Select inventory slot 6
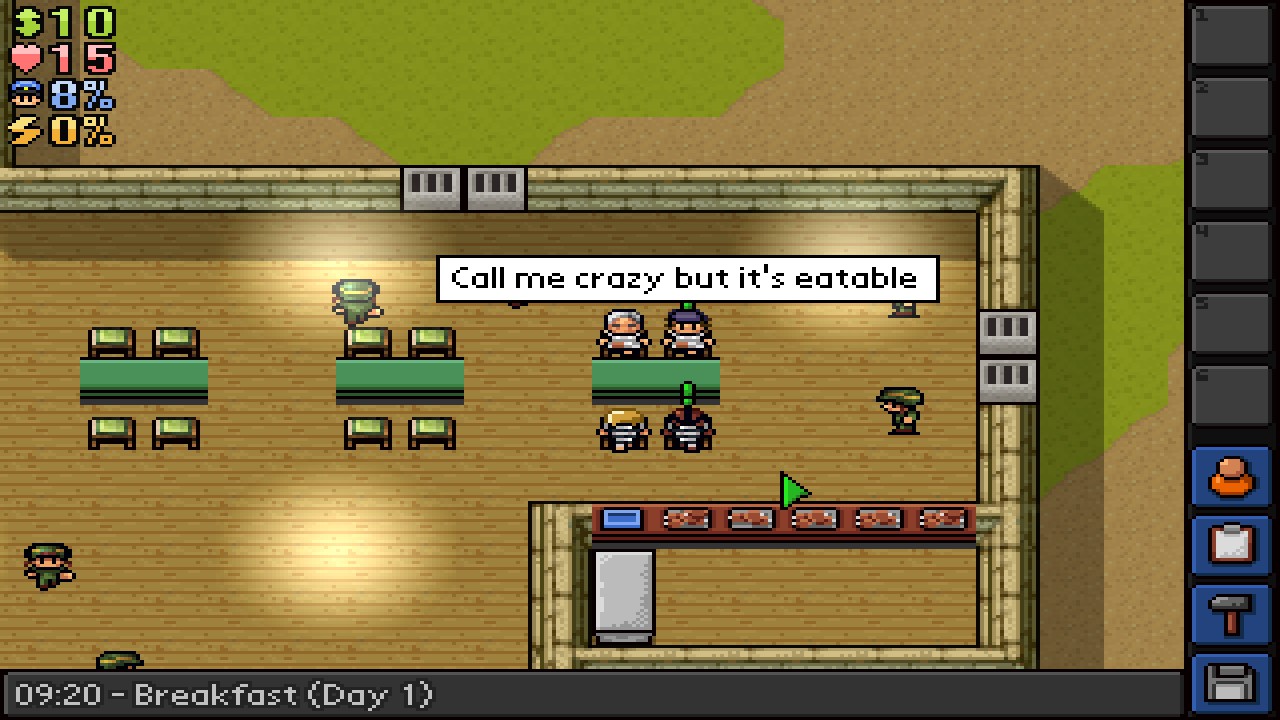Image resolution: width=1280 pixels, height=720 pixels. pyautogui.click(x=1231, y=393)
